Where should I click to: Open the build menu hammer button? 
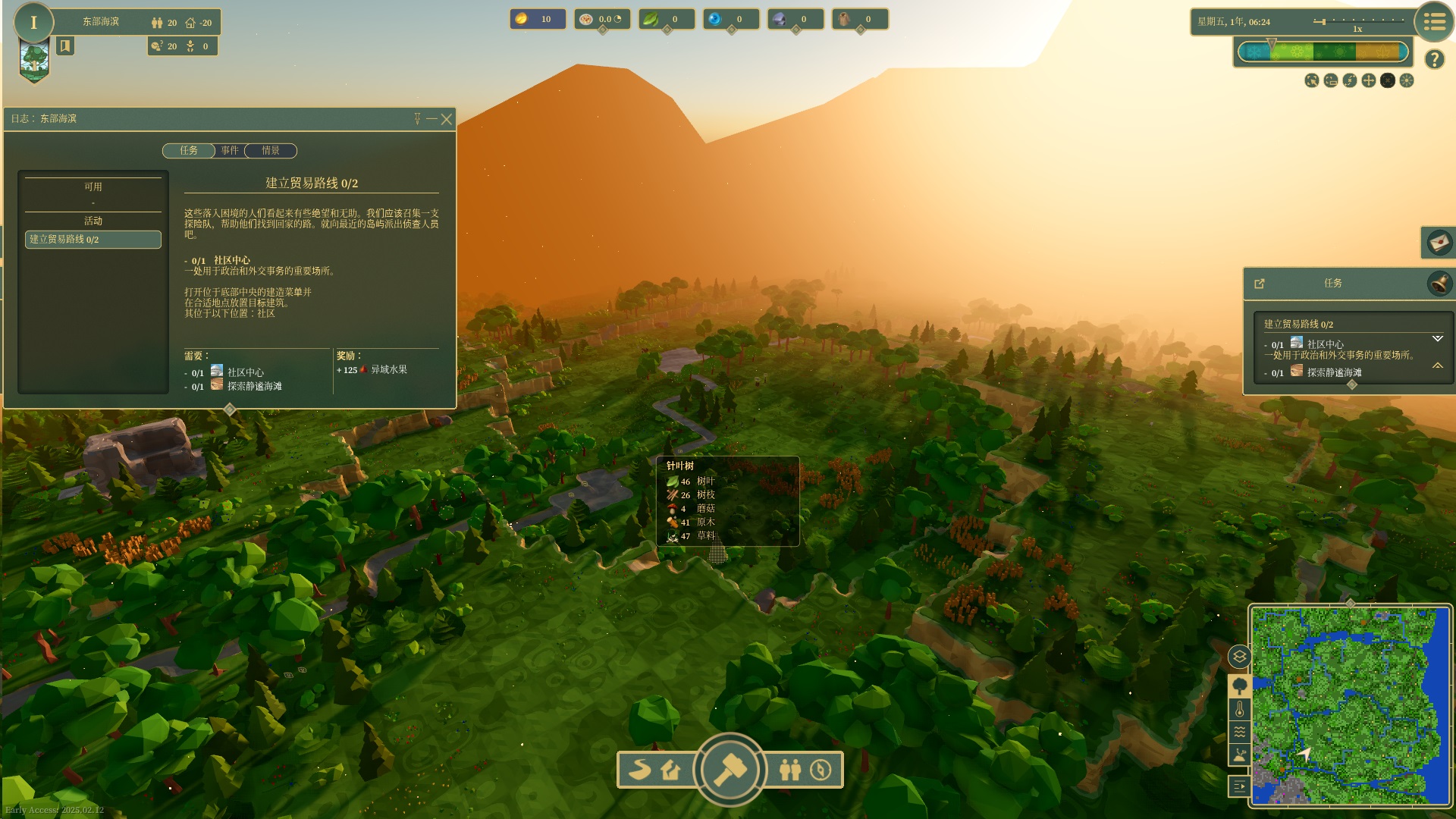pyautogui.click(x=730, y=769)
